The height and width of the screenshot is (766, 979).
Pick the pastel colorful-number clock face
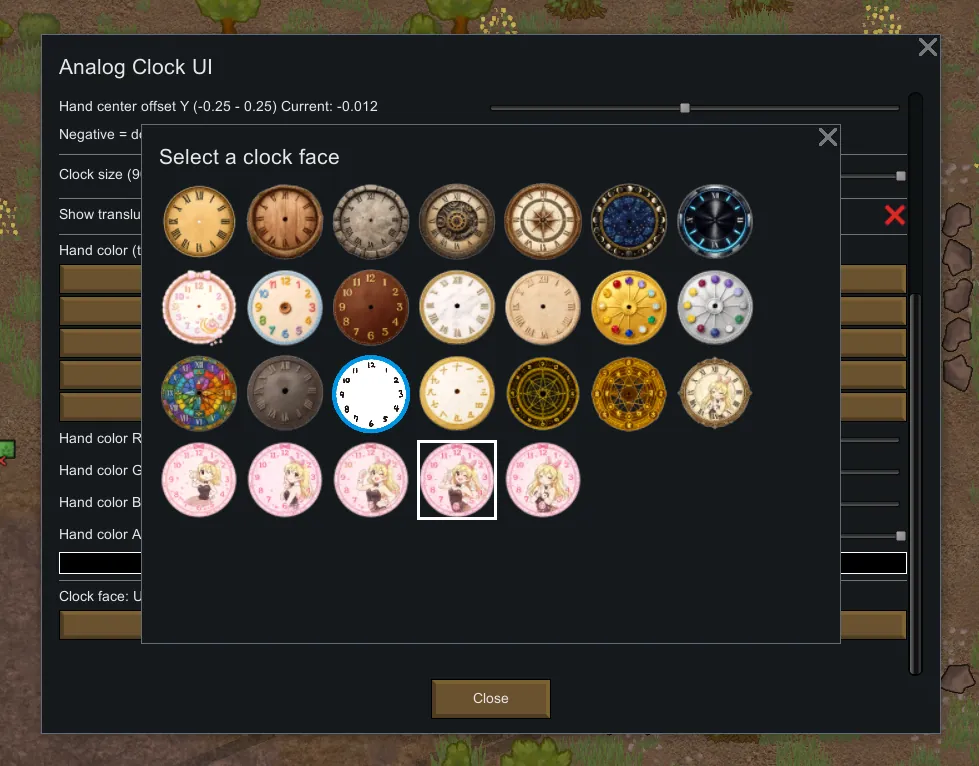(x=285, y=307)
